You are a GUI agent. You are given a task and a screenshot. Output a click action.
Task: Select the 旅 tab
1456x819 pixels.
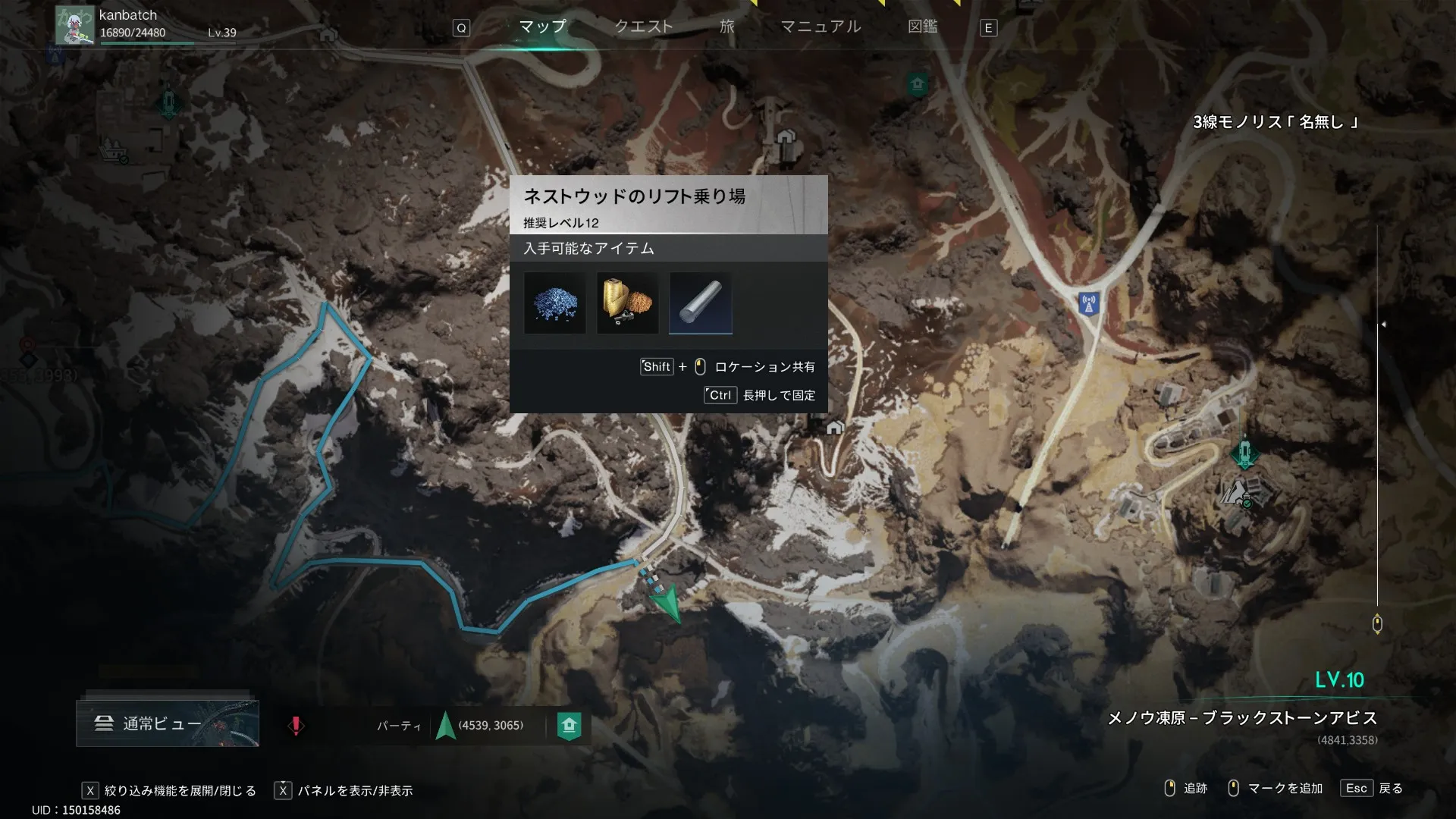point(726,27)
